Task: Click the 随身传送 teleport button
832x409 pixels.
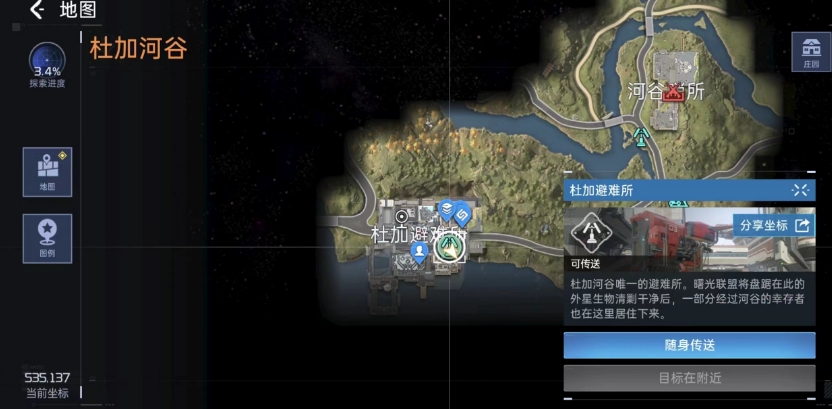Action: point(689,345)
